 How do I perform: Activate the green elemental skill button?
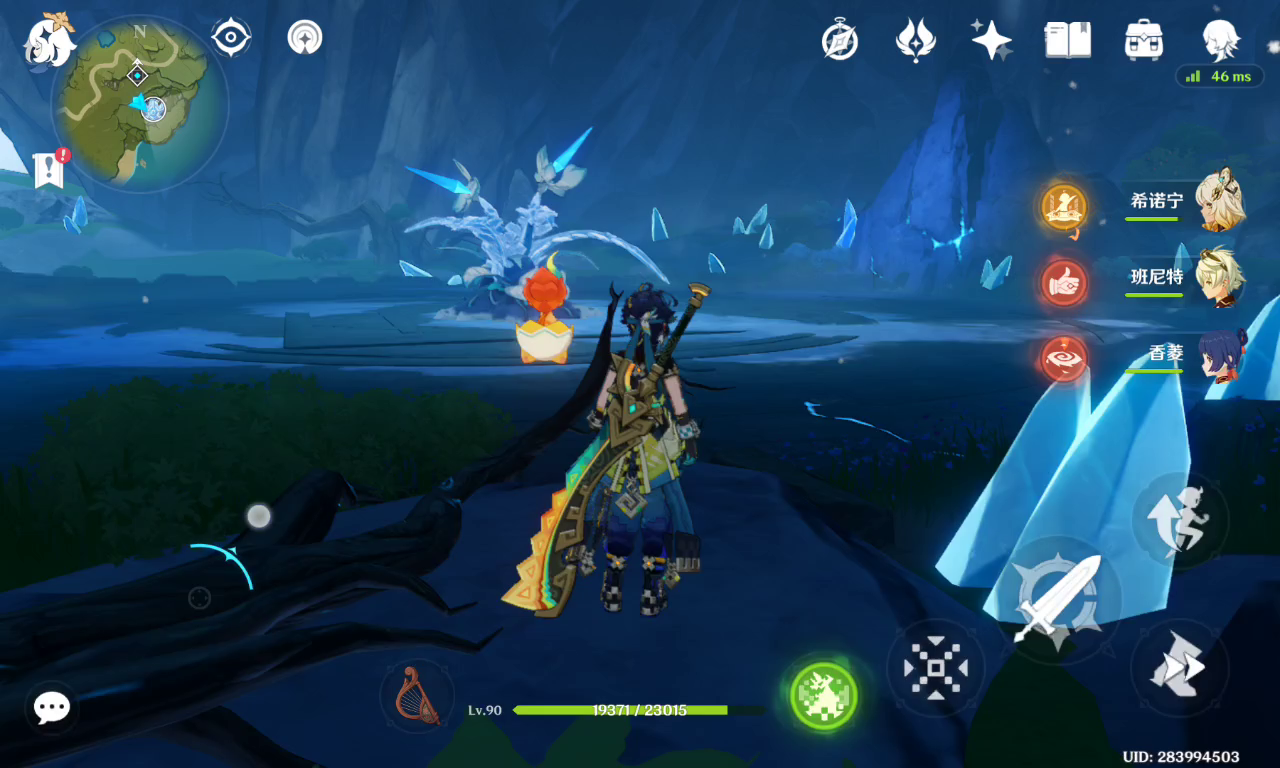click(x=823, y=694)
